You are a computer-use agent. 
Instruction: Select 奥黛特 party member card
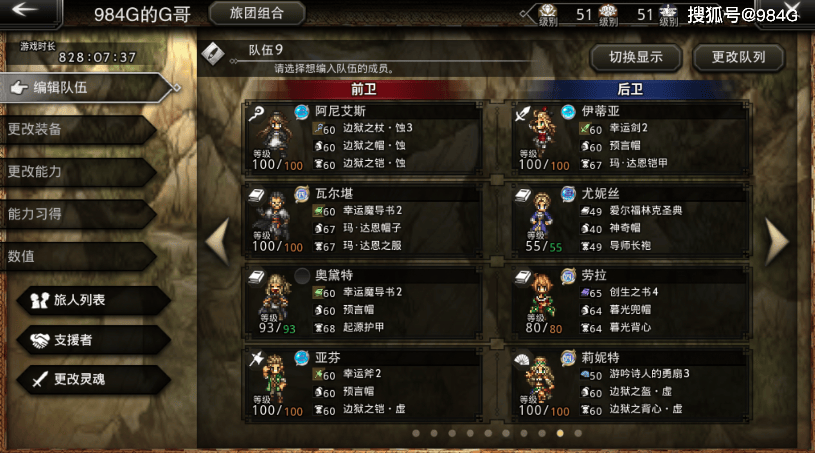(x=362, y=299)
